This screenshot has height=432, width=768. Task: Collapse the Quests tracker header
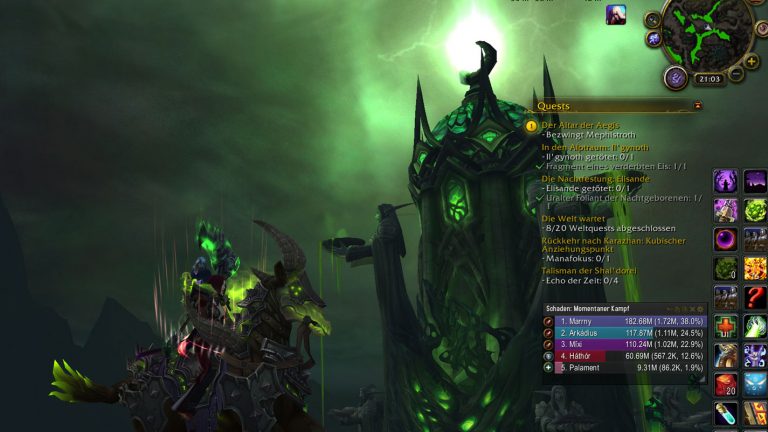pyautogui.click(x=697, y=105)
